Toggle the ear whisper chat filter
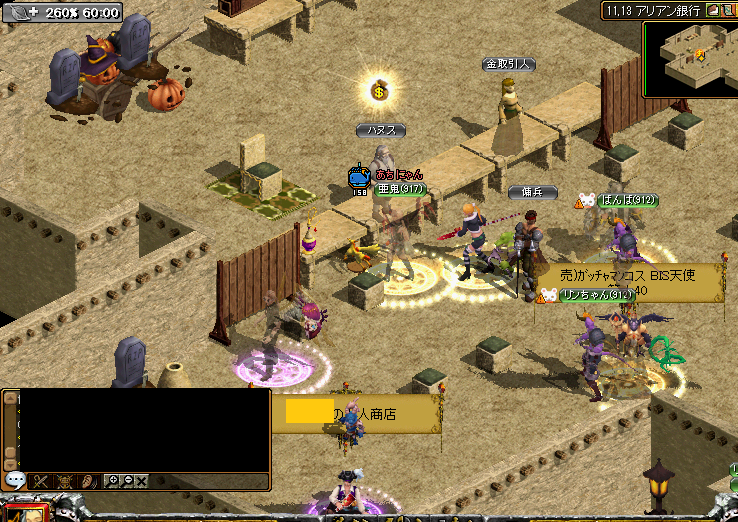The image size is (738, 522). point(88,481)
